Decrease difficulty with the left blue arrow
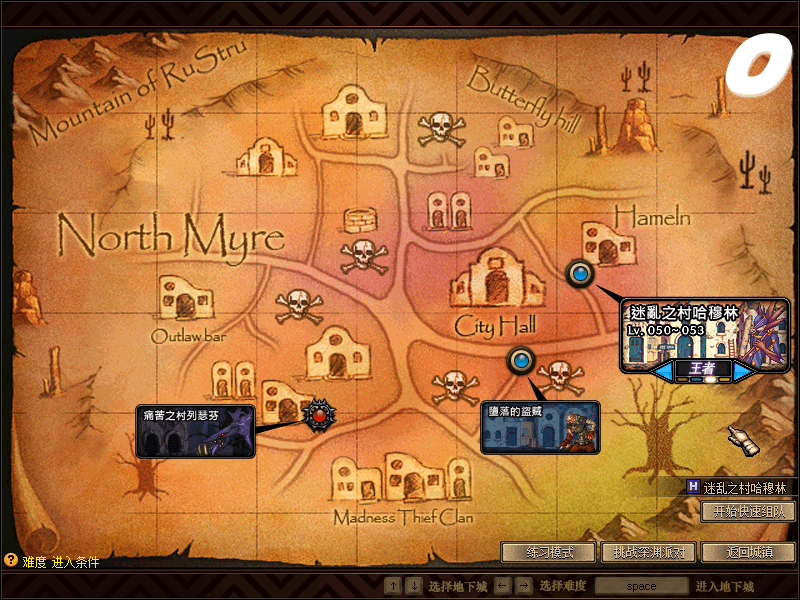This screenshot has width=800, height=600. click(663, 371)
